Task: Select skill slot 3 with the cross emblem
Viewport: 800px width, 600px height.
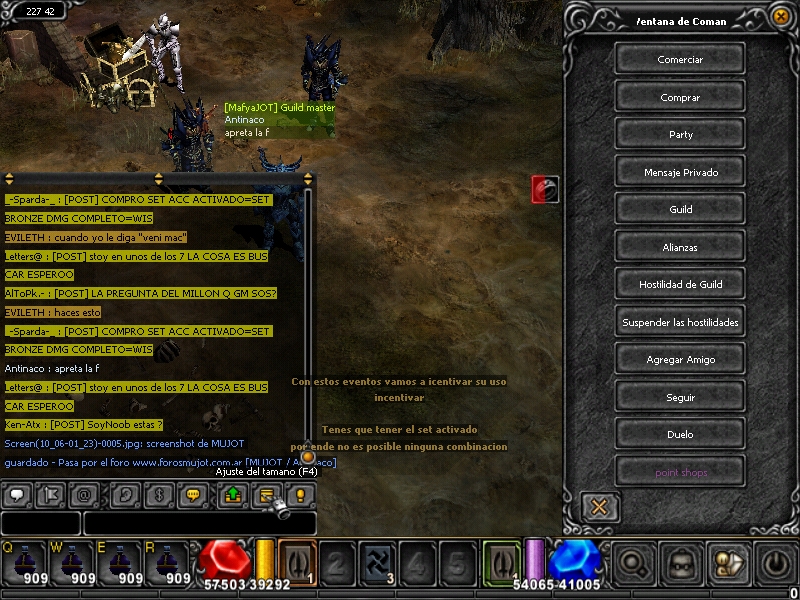Action: pyautogui.click(x=377, y=563)
